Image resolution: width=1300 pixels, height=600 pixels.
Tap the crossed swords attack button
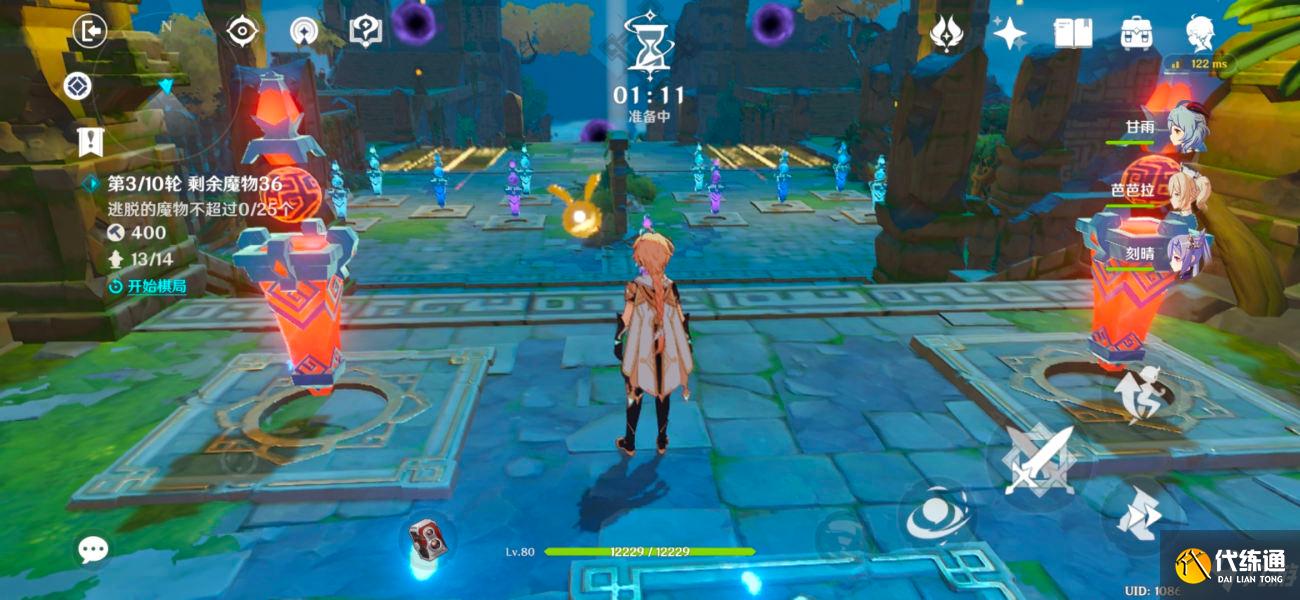click(x=1039, y=460)
